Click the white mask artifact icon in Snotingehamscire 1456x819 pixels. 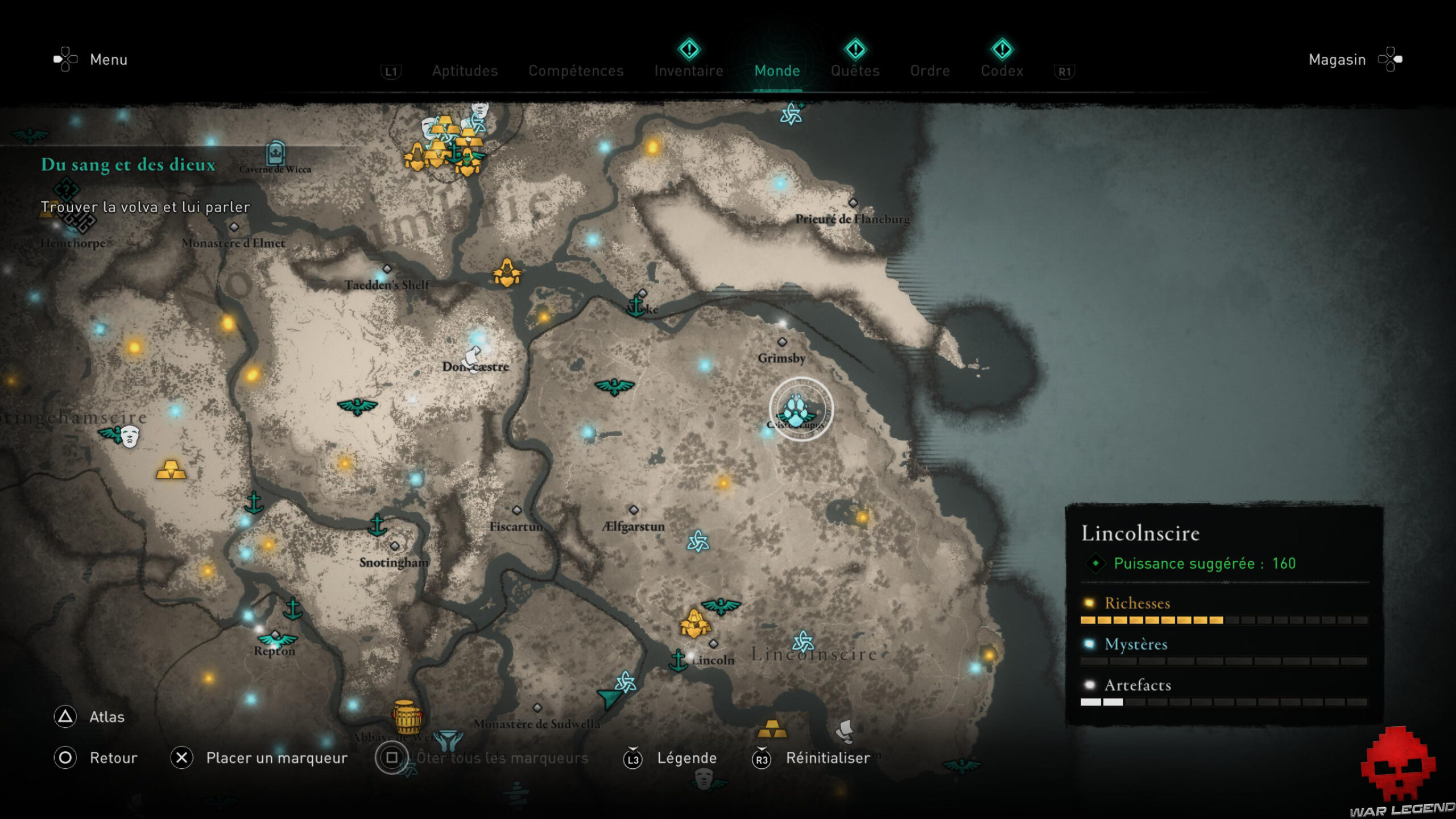tap(130, 437)
